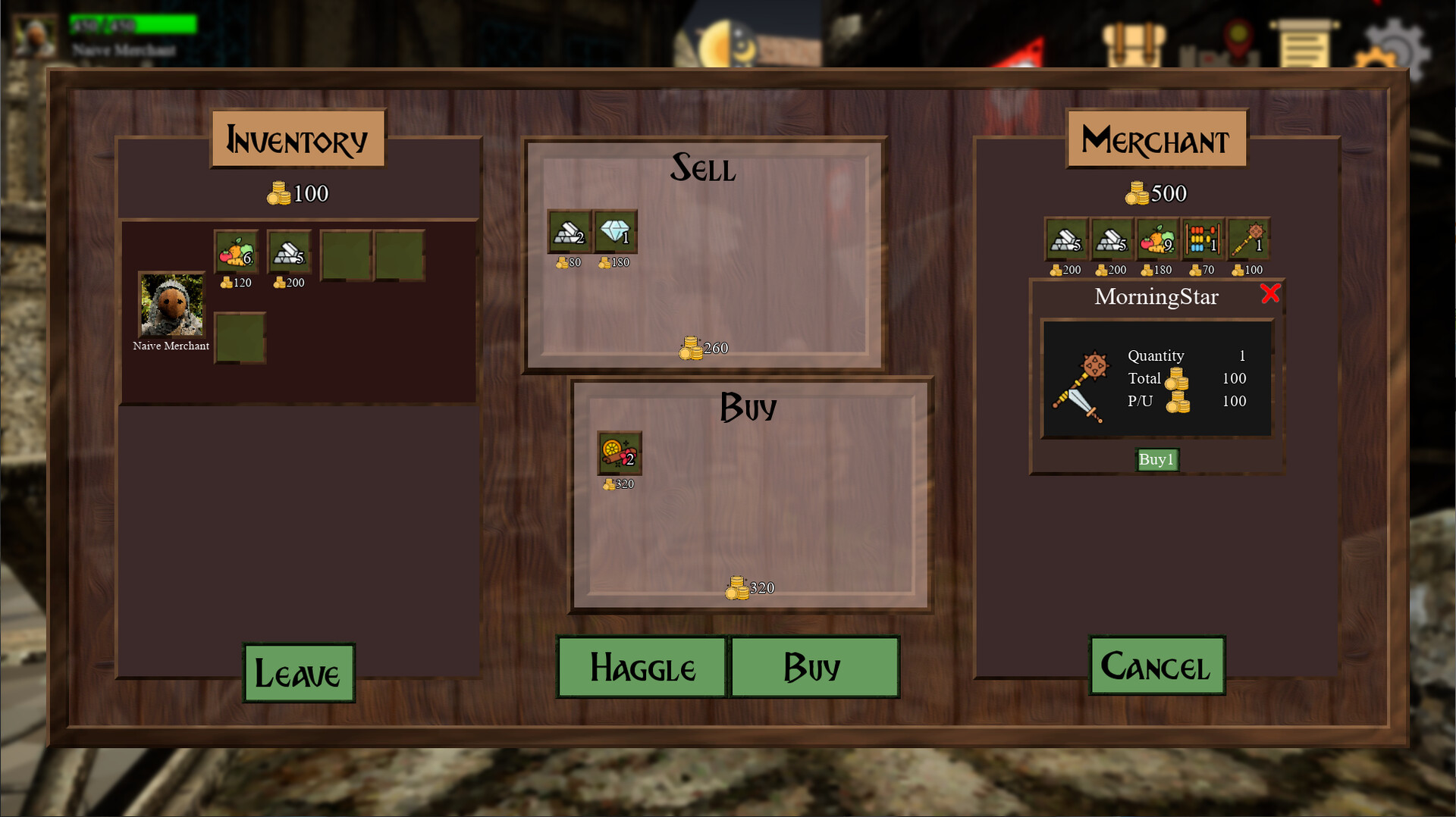Select the diamond in the Sell panel

point(615,231)
